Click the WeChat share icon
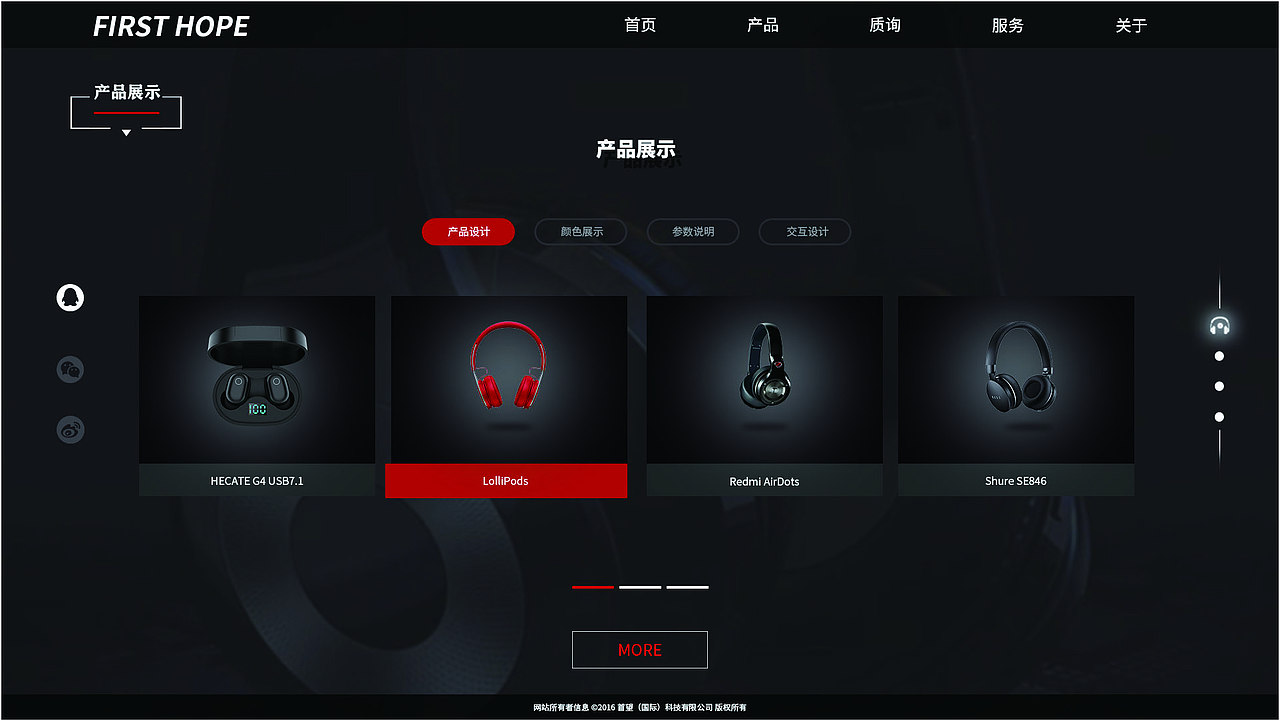Image resolution: width=1280 pixels, height=721 pixels. [70, 368]
